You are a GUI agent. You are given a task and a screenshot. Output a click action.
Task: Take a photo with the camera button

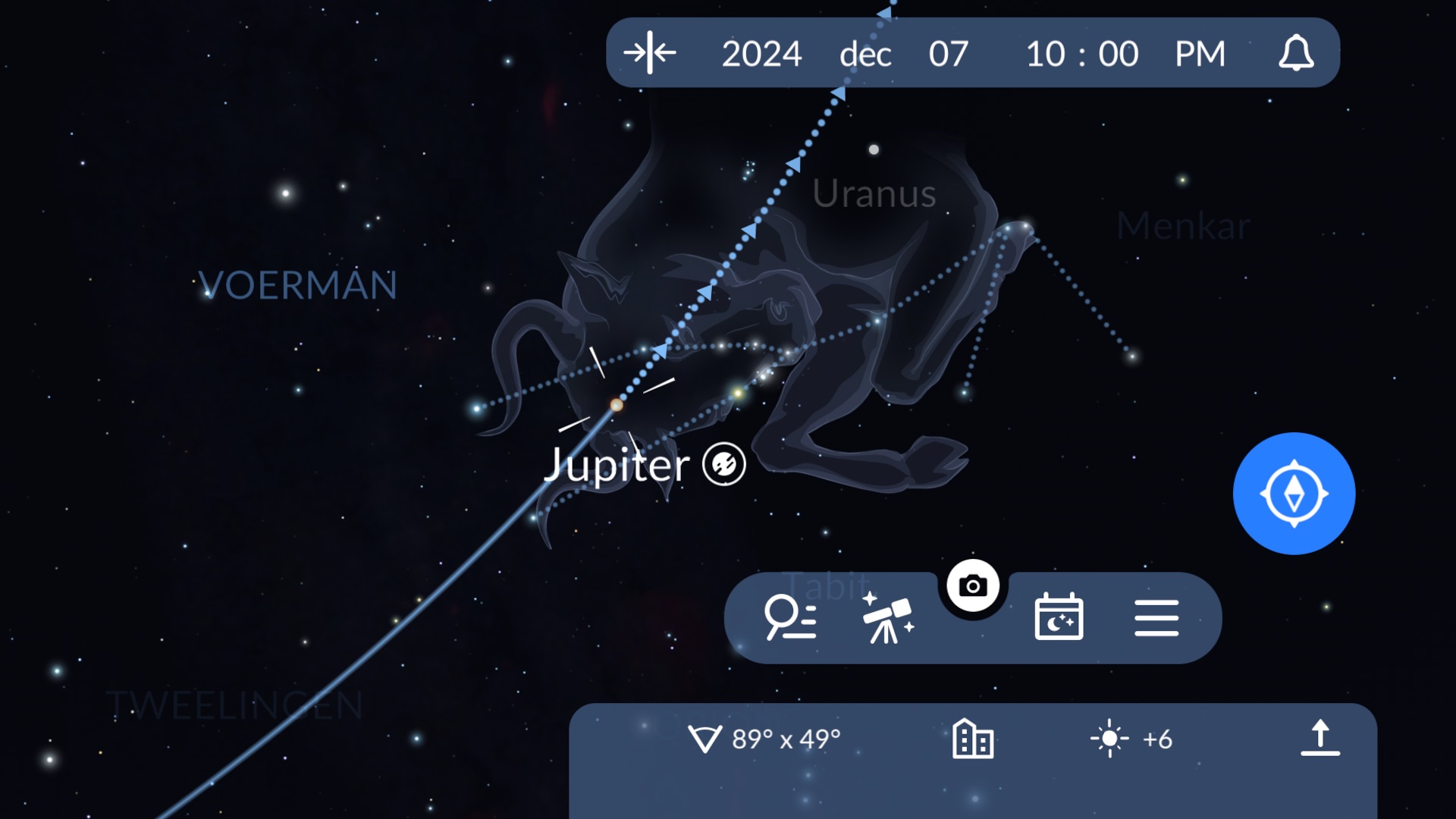click(973, 585)
